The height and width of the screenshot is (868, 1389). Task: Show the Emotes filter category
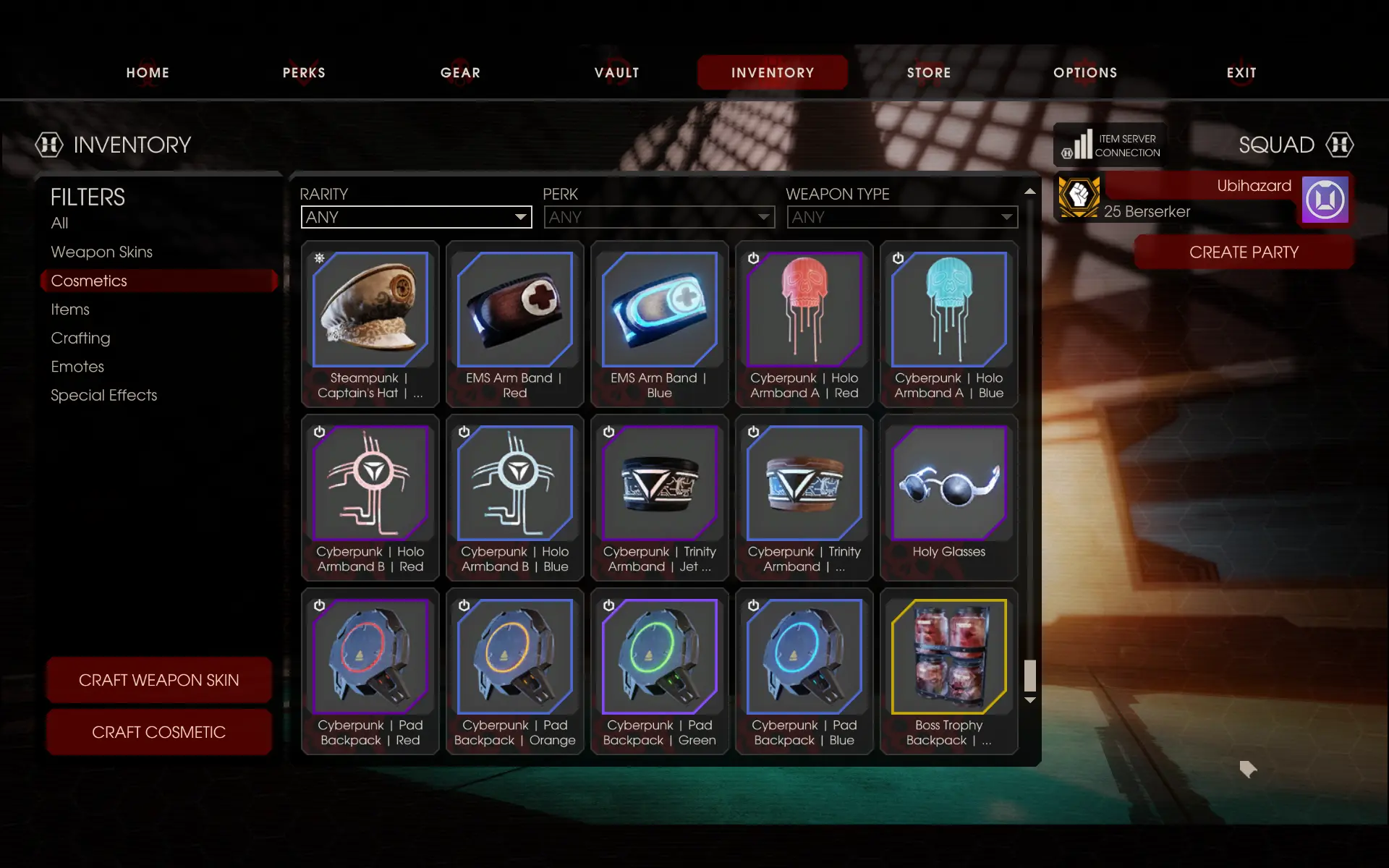point(77,367)
